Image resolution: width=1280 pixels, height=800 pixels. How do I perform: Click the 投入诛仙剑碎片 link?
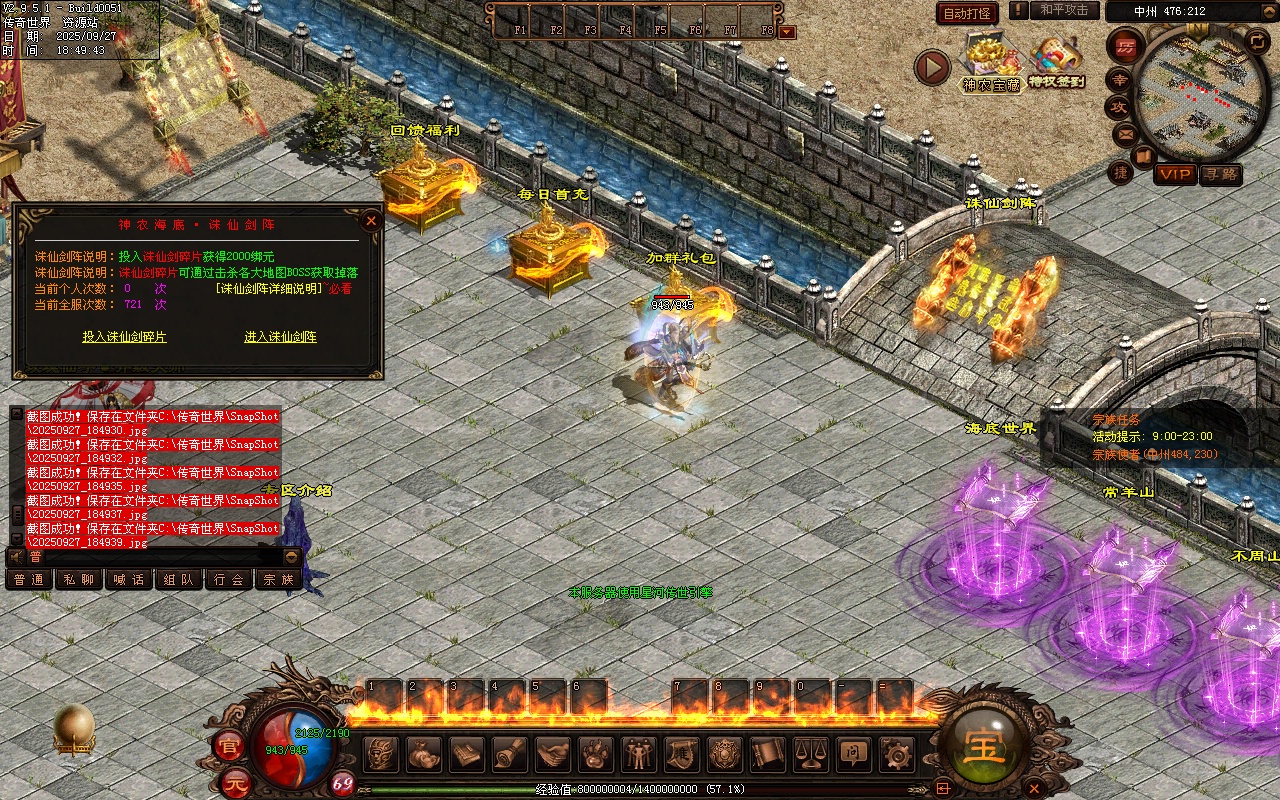click(124, 337)
